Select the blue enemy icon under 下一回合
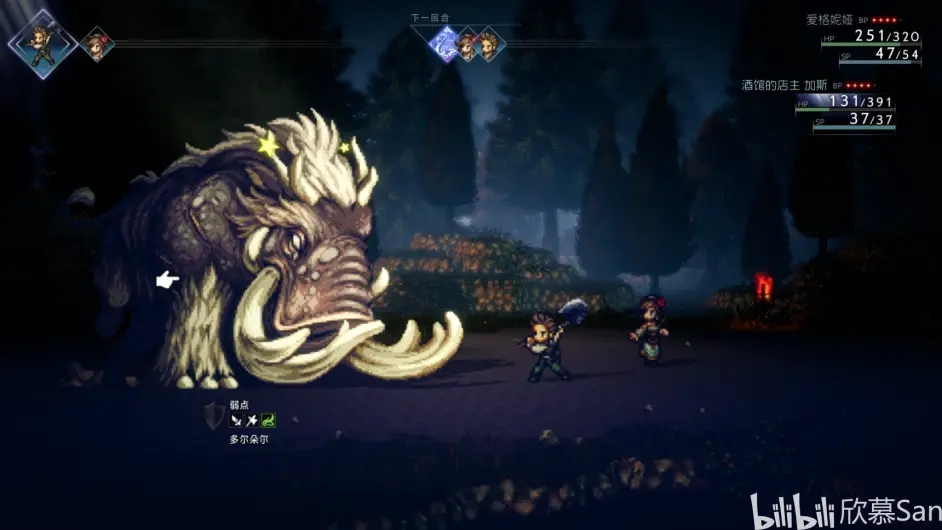Image resolution: width=942 pixels, height=530 pixels. (x=444, y=44)
